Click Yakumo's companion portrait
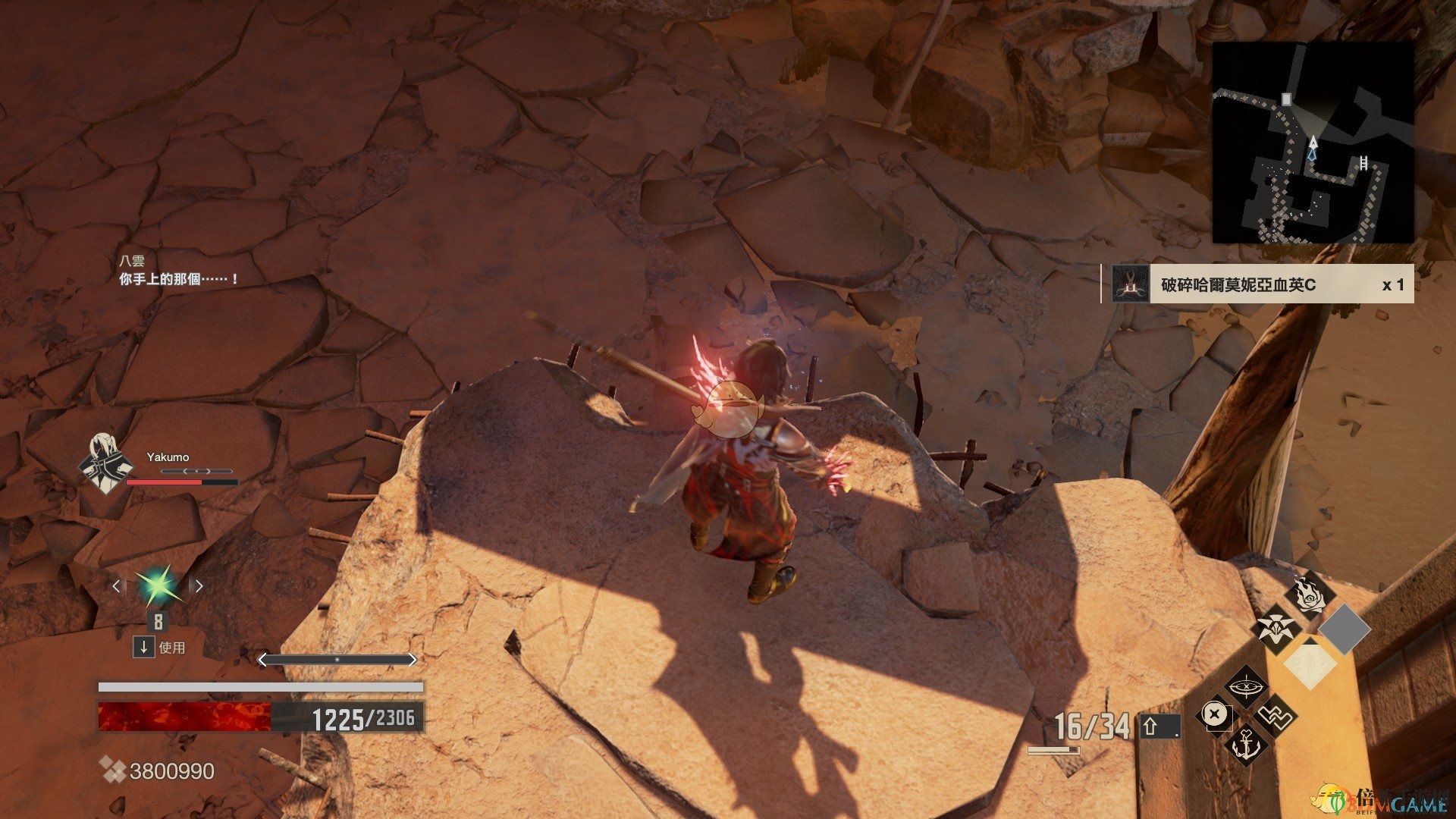1456x819 pixels. [x=105, y=462]
